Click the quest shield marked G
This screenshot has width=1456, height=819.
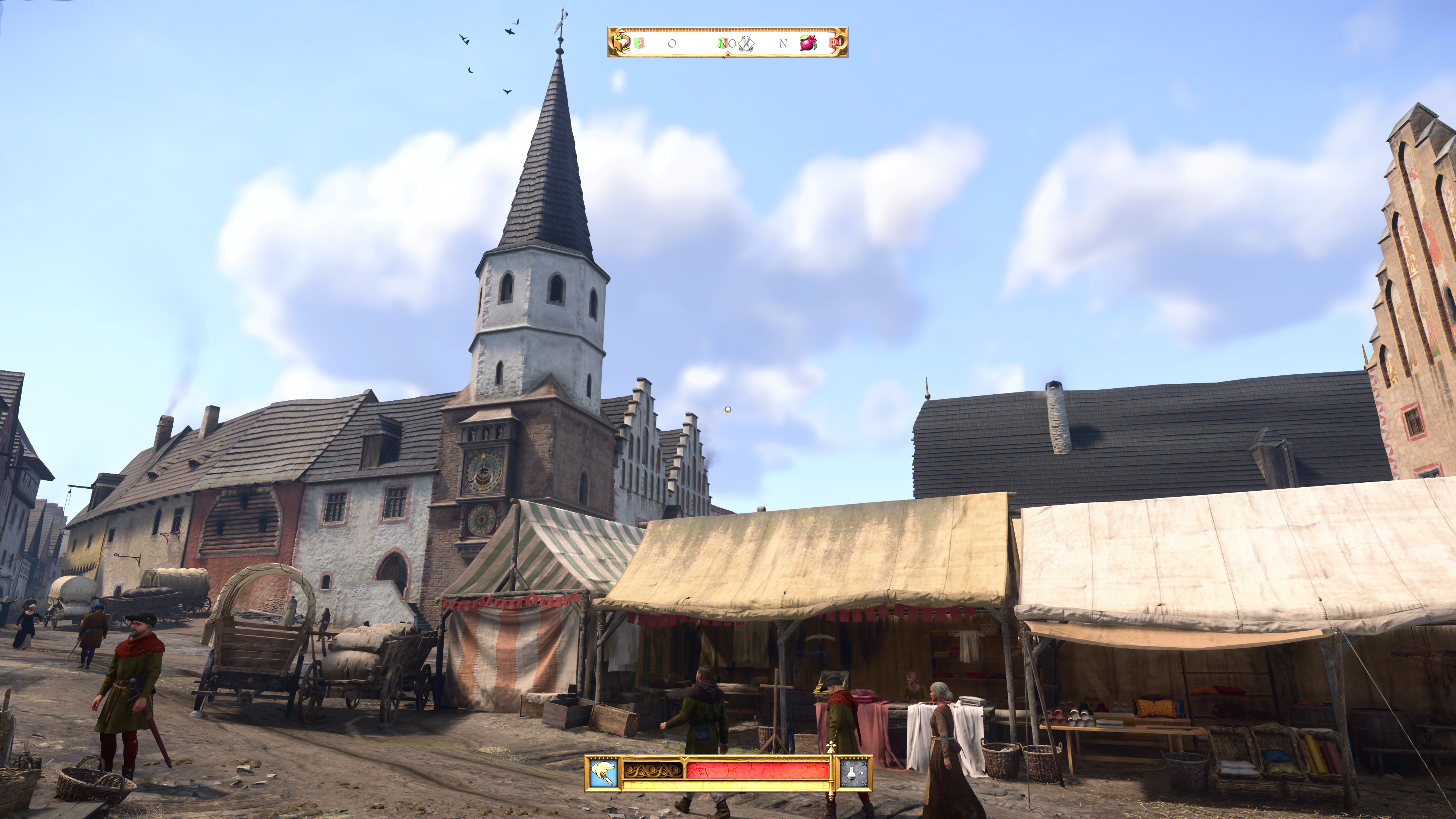[x=639, y=43]
